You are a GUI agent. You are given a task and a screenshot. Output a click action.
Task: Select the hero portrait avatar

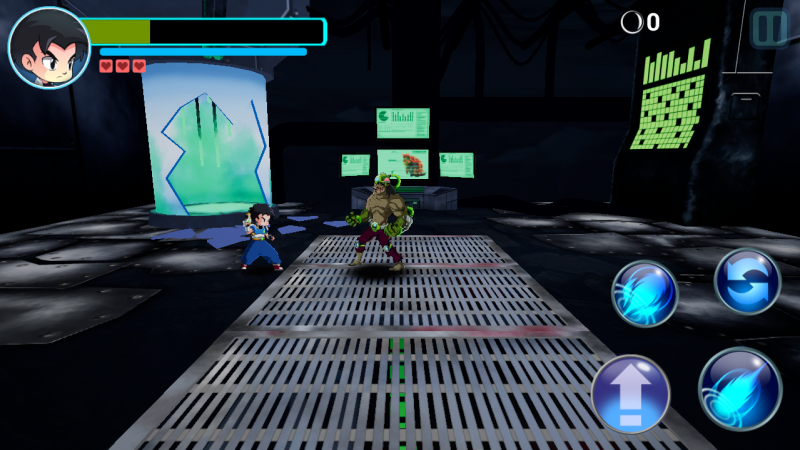click(49, 47)
